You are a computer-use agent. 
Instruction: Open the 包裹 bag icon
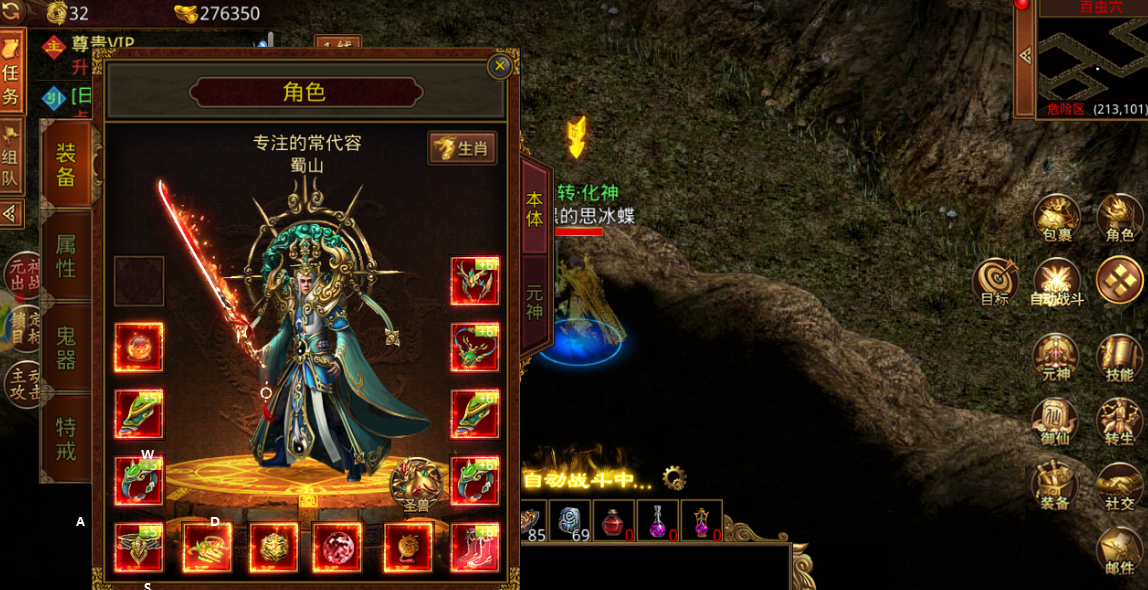coord(1056,218)
